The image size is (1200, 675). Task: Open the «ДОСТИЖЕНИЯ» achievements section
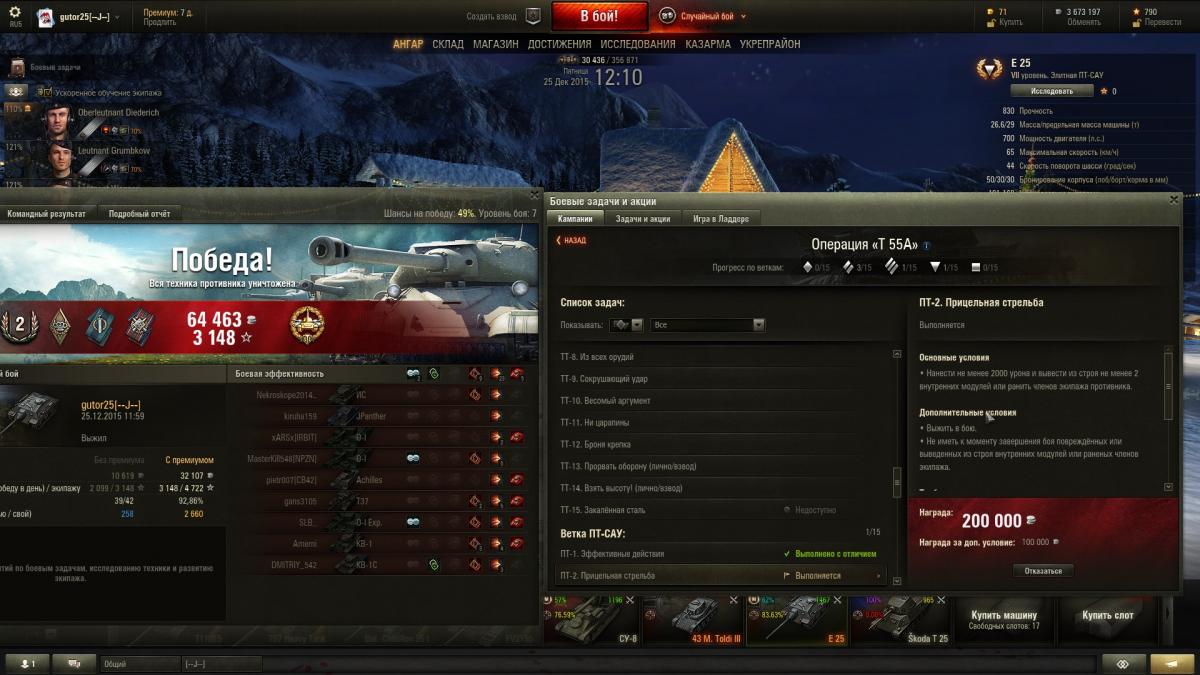[x=559, y=44]
